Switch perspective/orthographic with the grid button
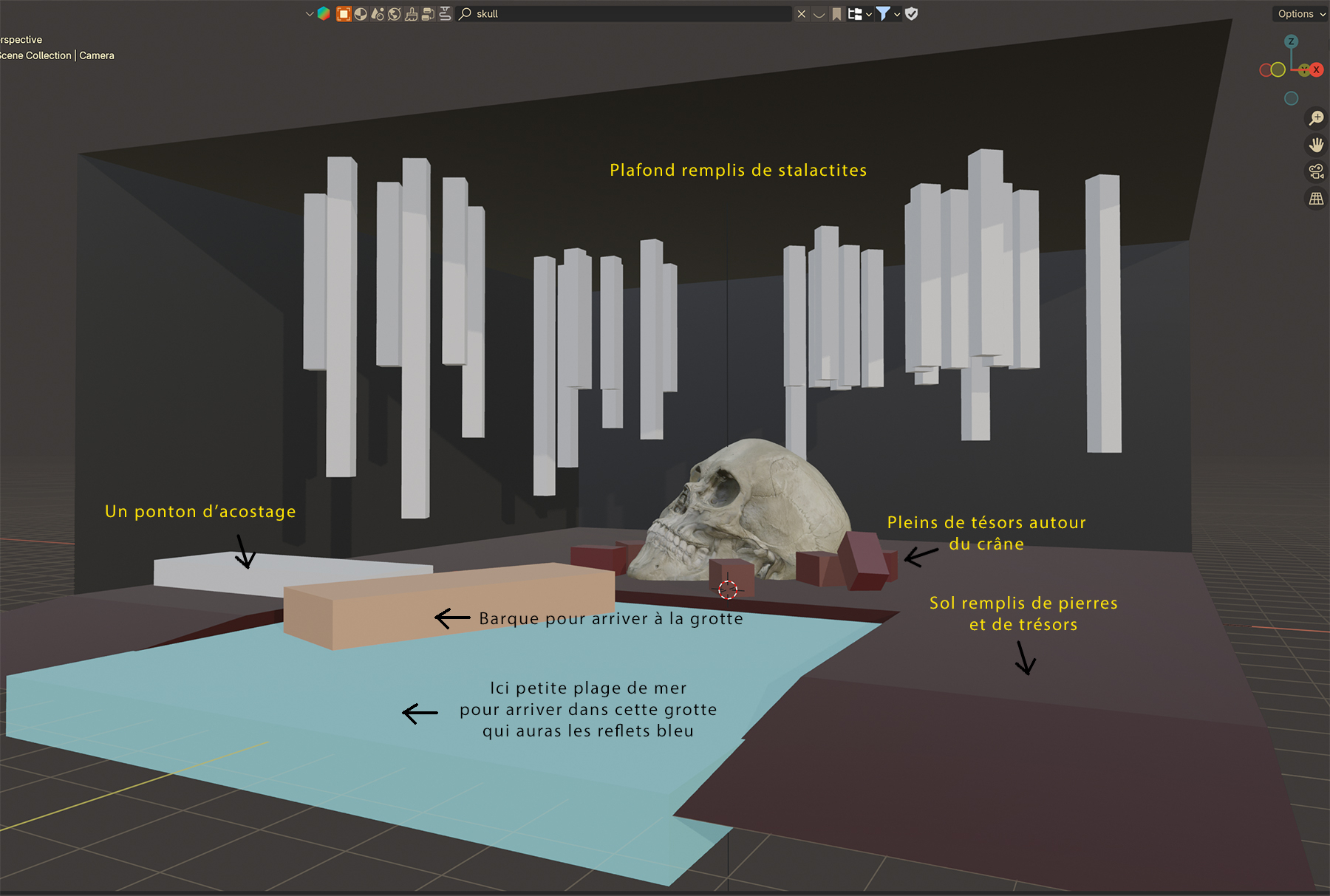Image resolution: width=1330 pixels, height=896 pixels. tap(1316, 199)
